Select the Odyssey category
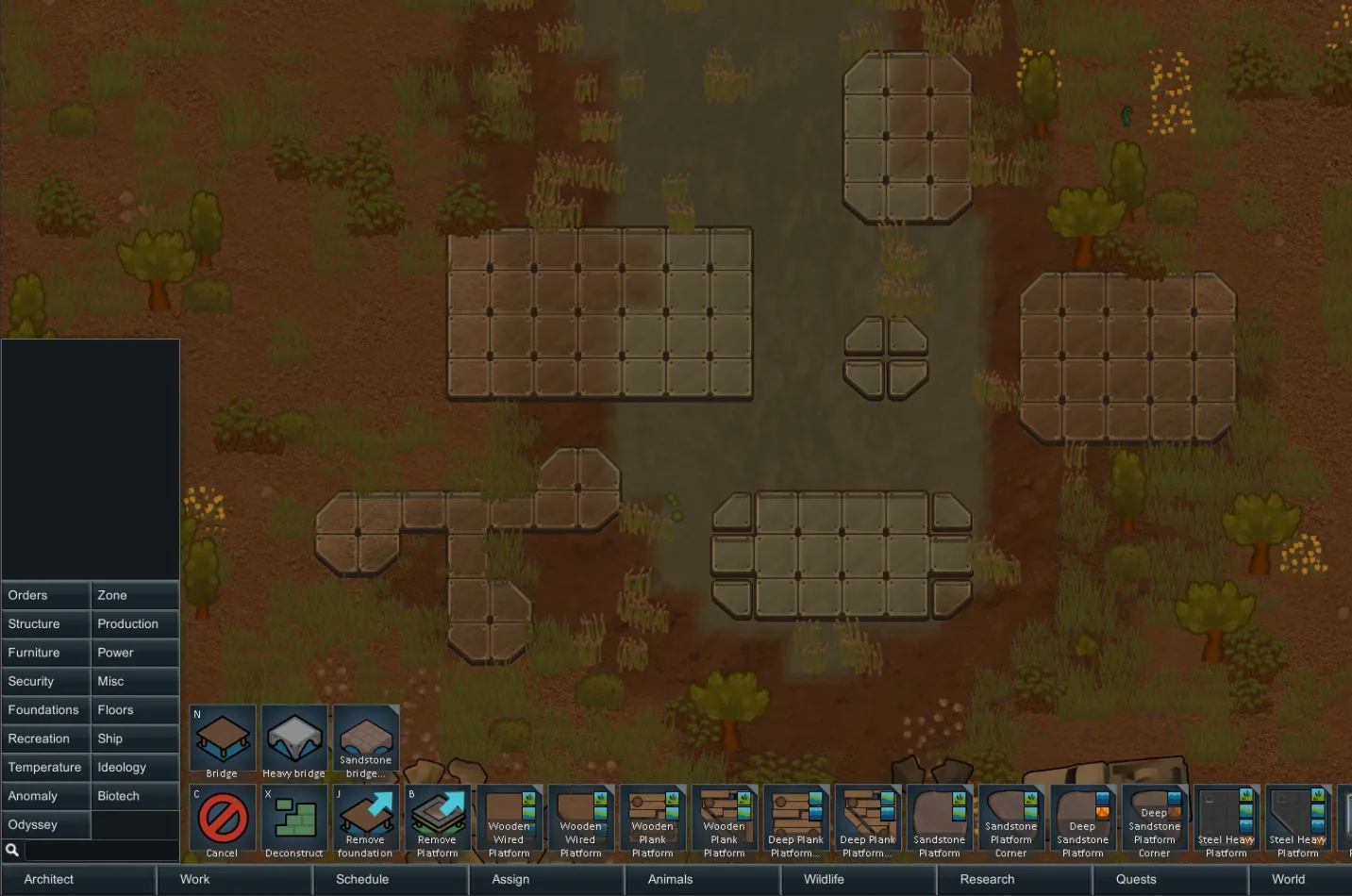Image resolution: width=1352 pixels, height=896 pixels. pos(45,825)
